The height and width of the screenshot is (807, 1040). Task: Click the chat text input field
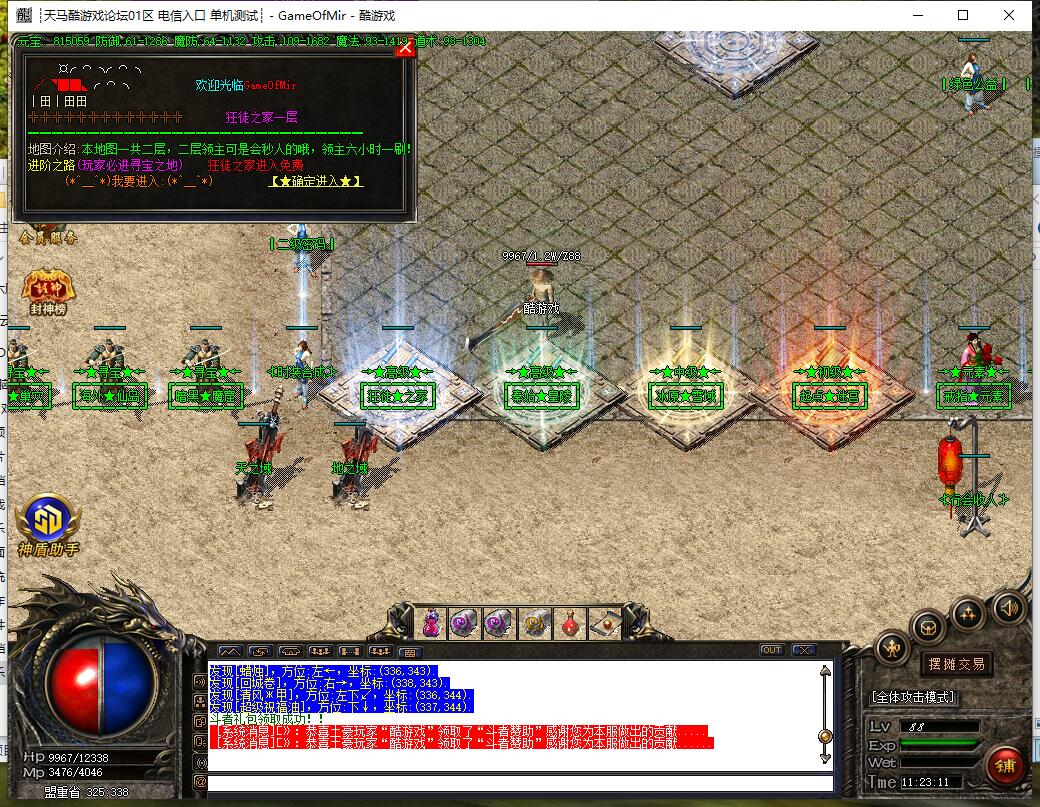coord(520,783)
